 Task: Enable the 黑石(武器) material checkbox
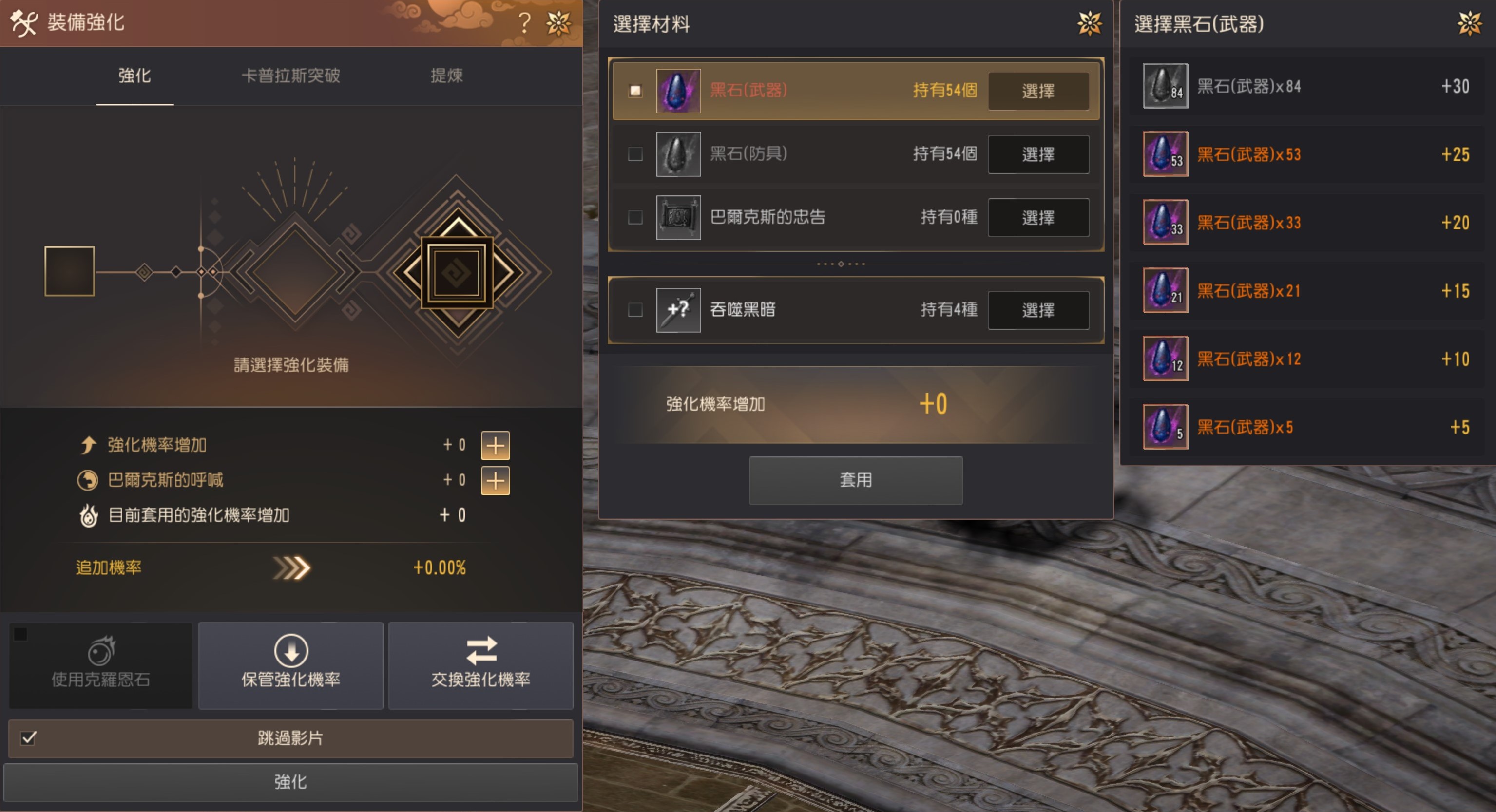(x=635, y=90)
